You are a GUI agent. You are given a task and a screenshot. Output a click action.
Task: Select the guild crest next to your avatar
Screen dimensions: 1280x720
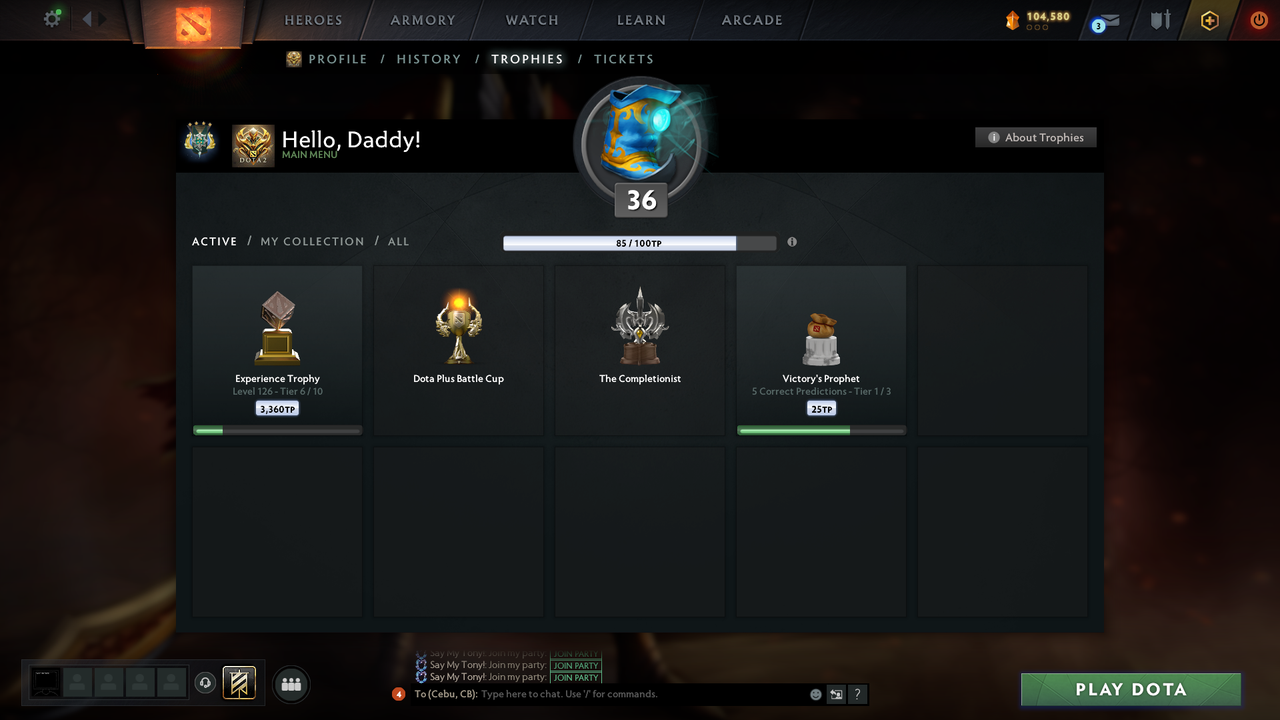pos(200,137)
